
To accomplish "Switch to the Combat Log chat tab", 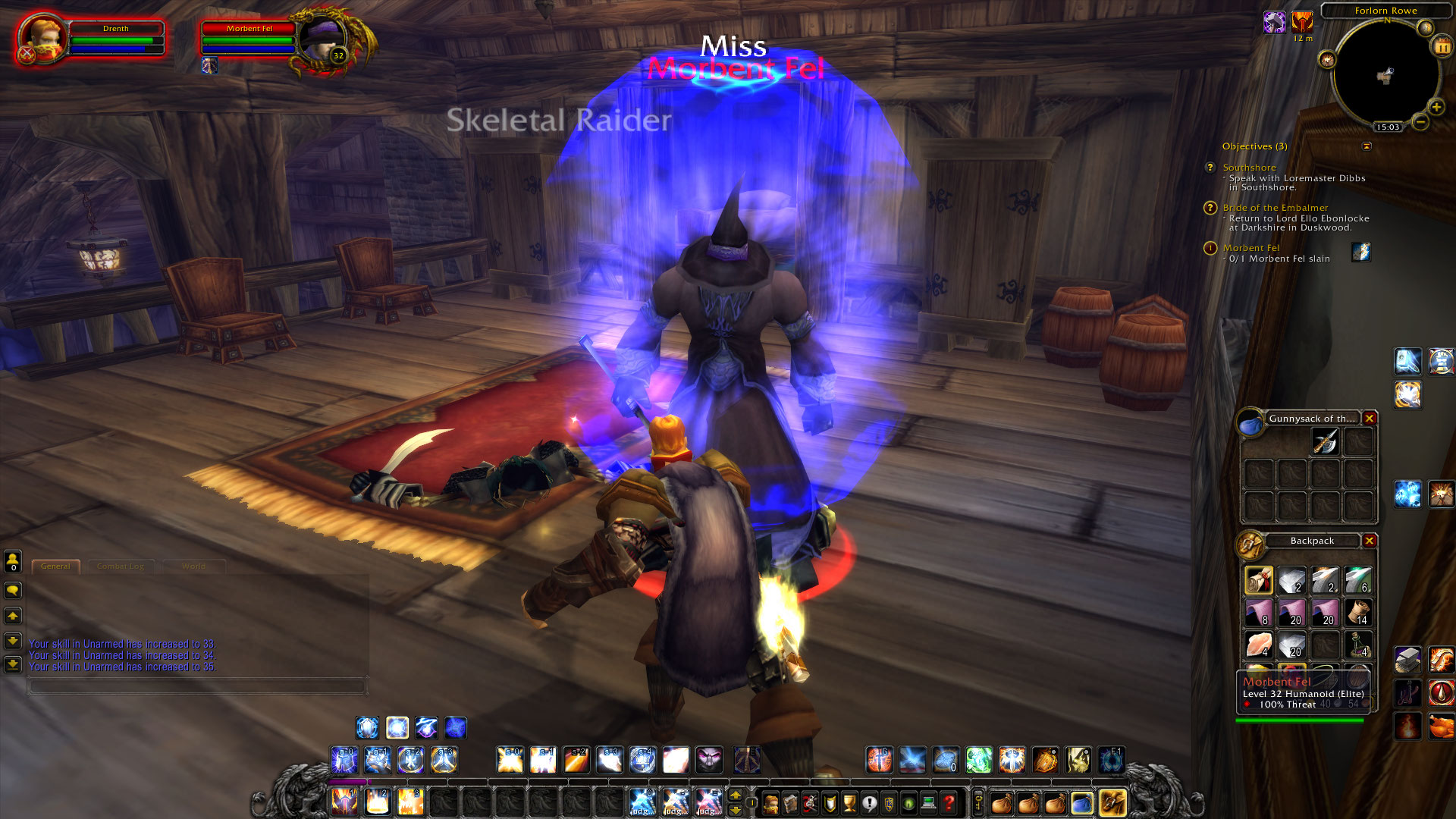I will (x=122, y=566).
